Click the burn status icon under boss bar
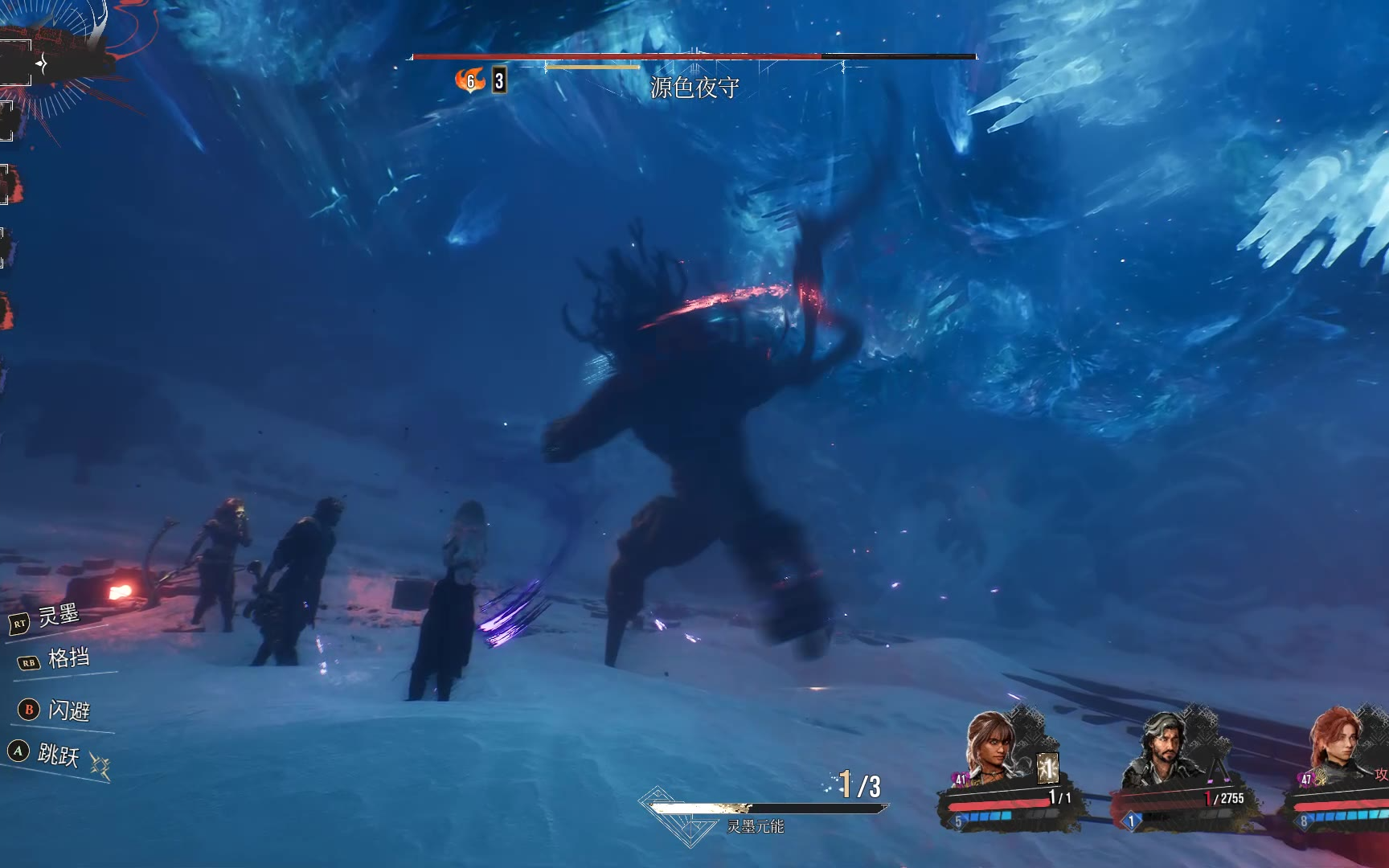The height and width of the screenshot is (868, 1389). pyautogui.click(x=470, y=80)
